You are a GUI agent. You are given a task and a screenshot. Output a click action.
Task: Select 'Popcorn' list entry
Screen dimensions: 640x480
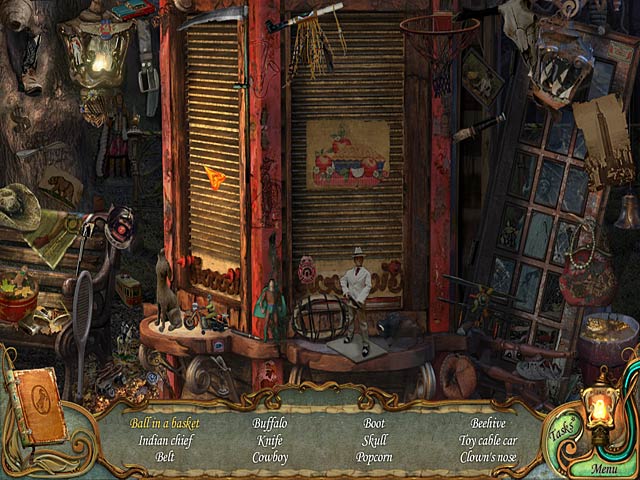point(374,457)
